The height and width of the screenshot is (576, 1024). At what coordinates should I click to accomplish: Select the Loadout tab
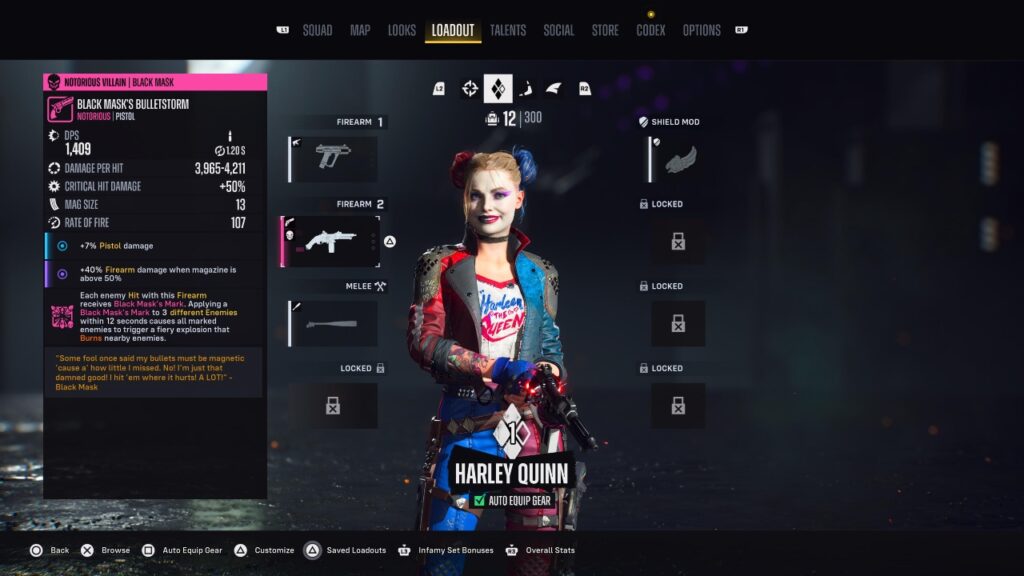point(452,30)
